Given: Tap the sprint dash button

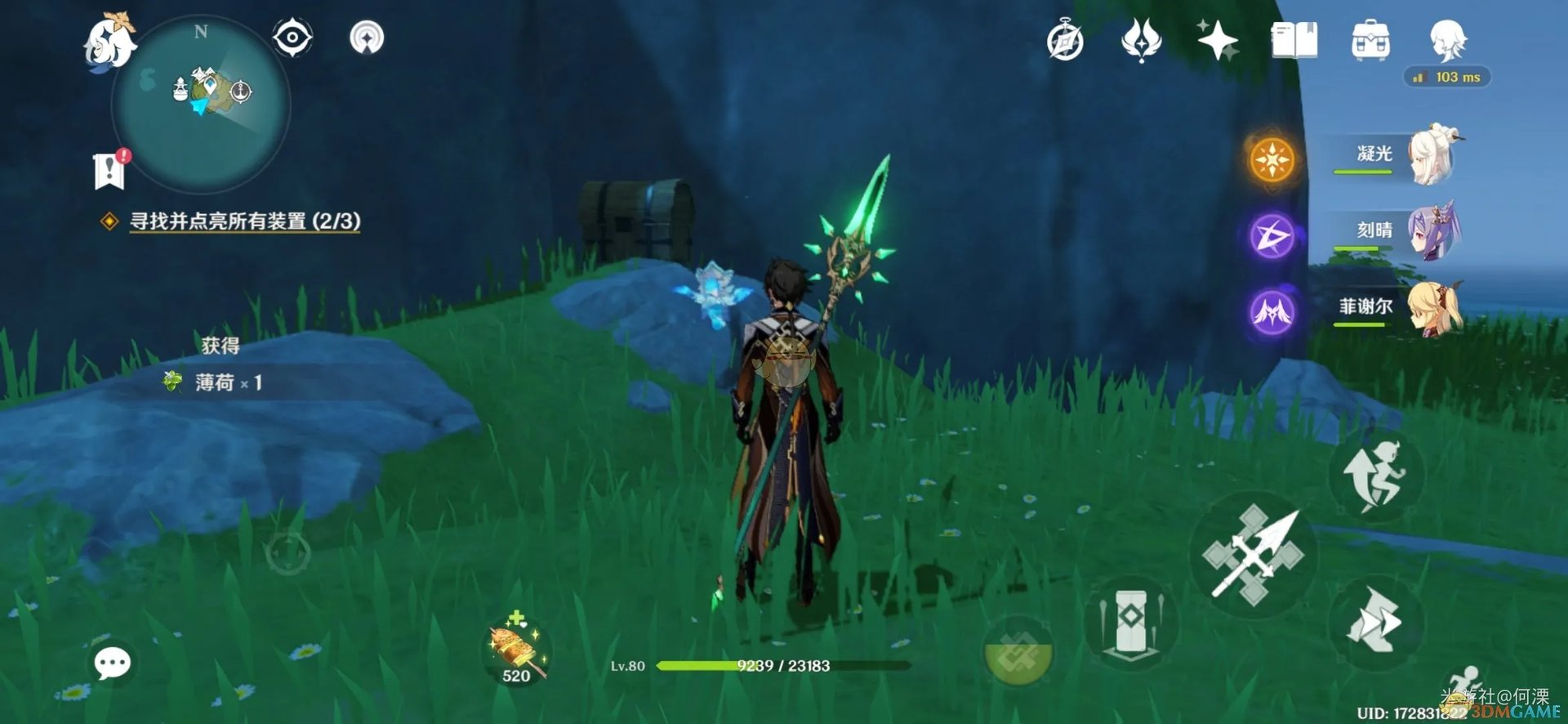Looking at the screenshot, I should [x=1375, y=623].
